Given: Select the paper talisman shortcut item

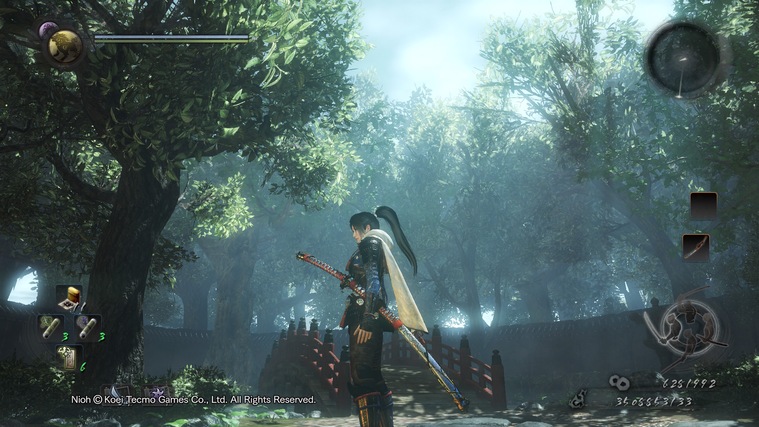Looking at the screenshot, I should point(68,357).
